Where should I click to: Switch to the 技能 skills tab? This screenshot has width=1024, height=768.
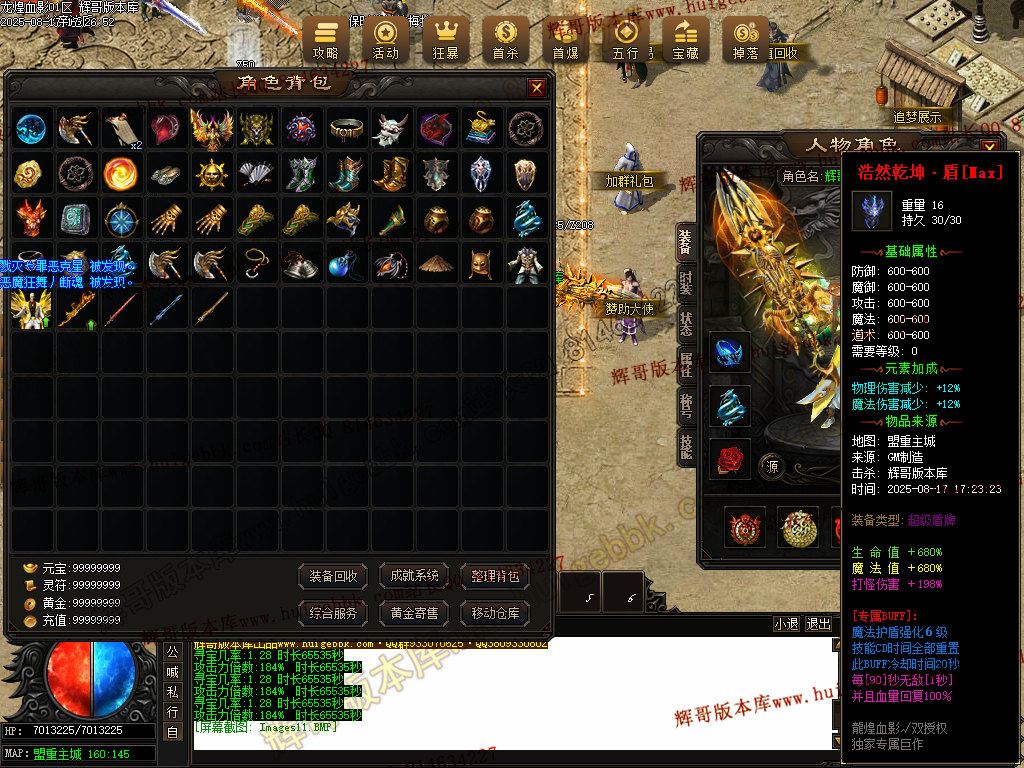click(686, 446)
